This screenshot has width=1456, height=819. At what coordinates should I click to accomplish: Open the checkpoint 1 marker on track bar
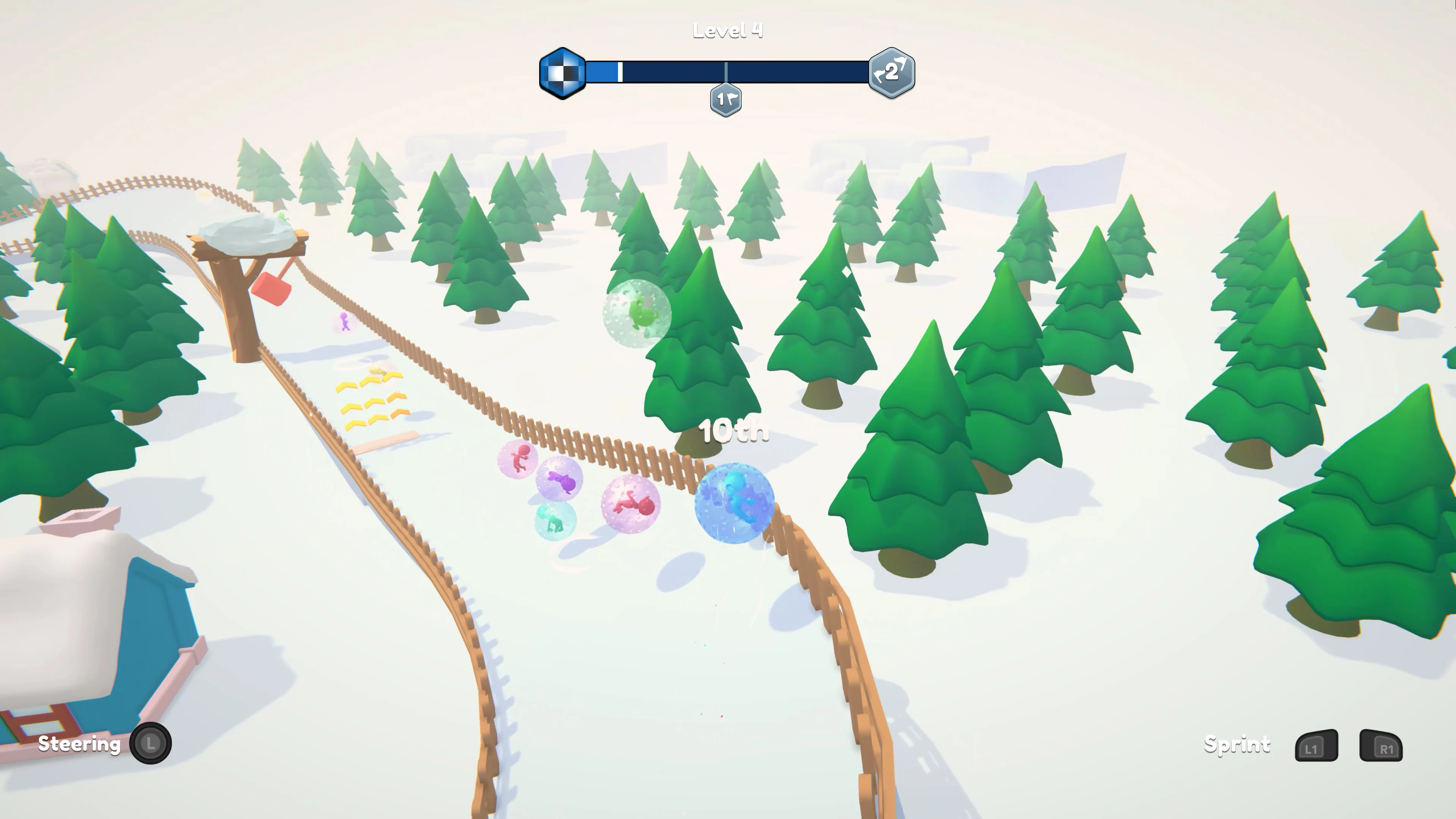(726, 99)
